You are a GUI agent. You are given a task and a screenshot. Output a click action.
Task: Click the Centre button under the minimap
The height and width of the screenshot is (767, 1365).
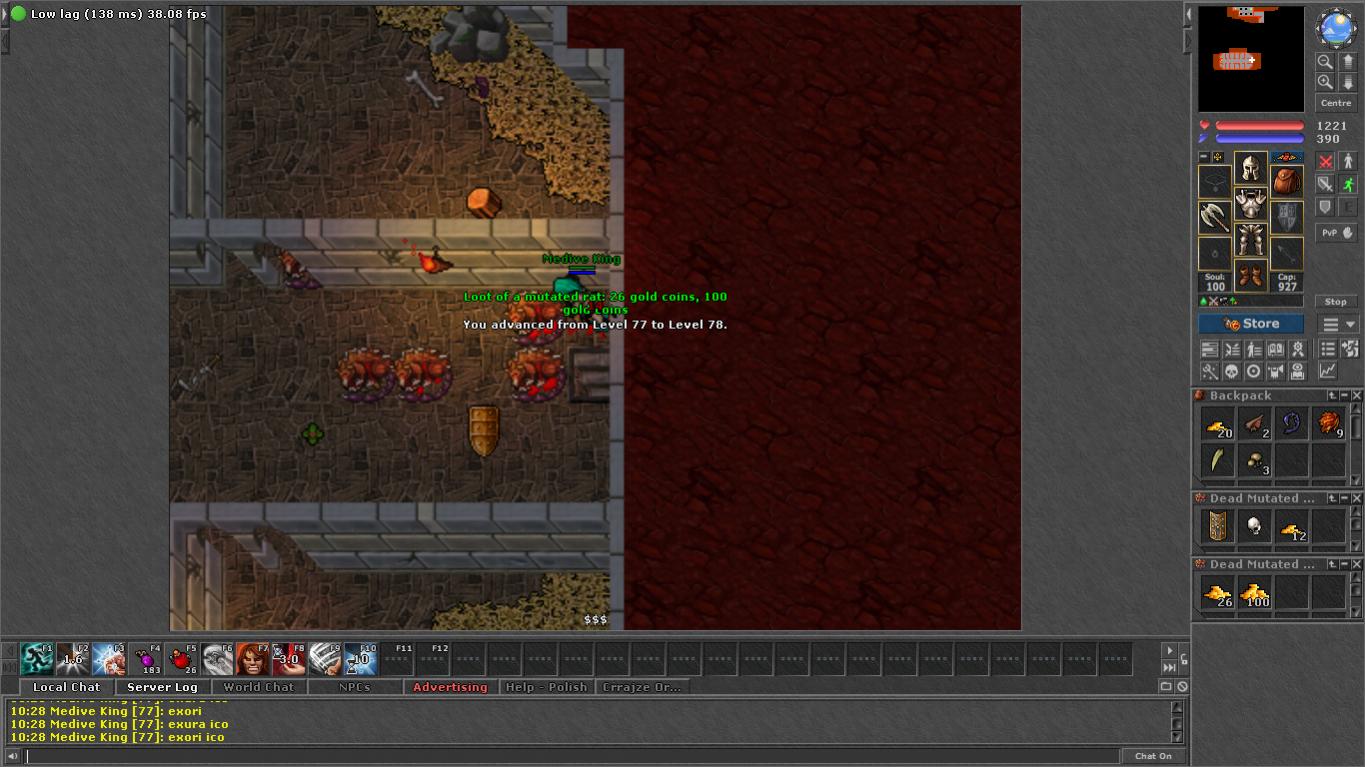pos(1336,103)
